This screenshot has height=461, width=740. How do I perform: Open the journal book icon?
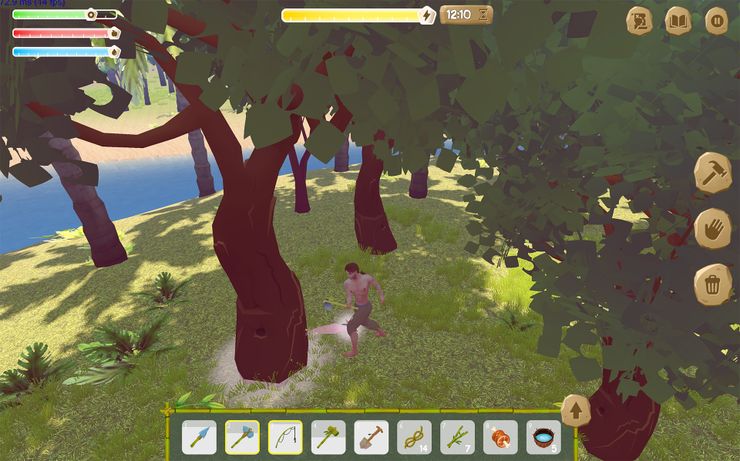click(x=678, y=21)
